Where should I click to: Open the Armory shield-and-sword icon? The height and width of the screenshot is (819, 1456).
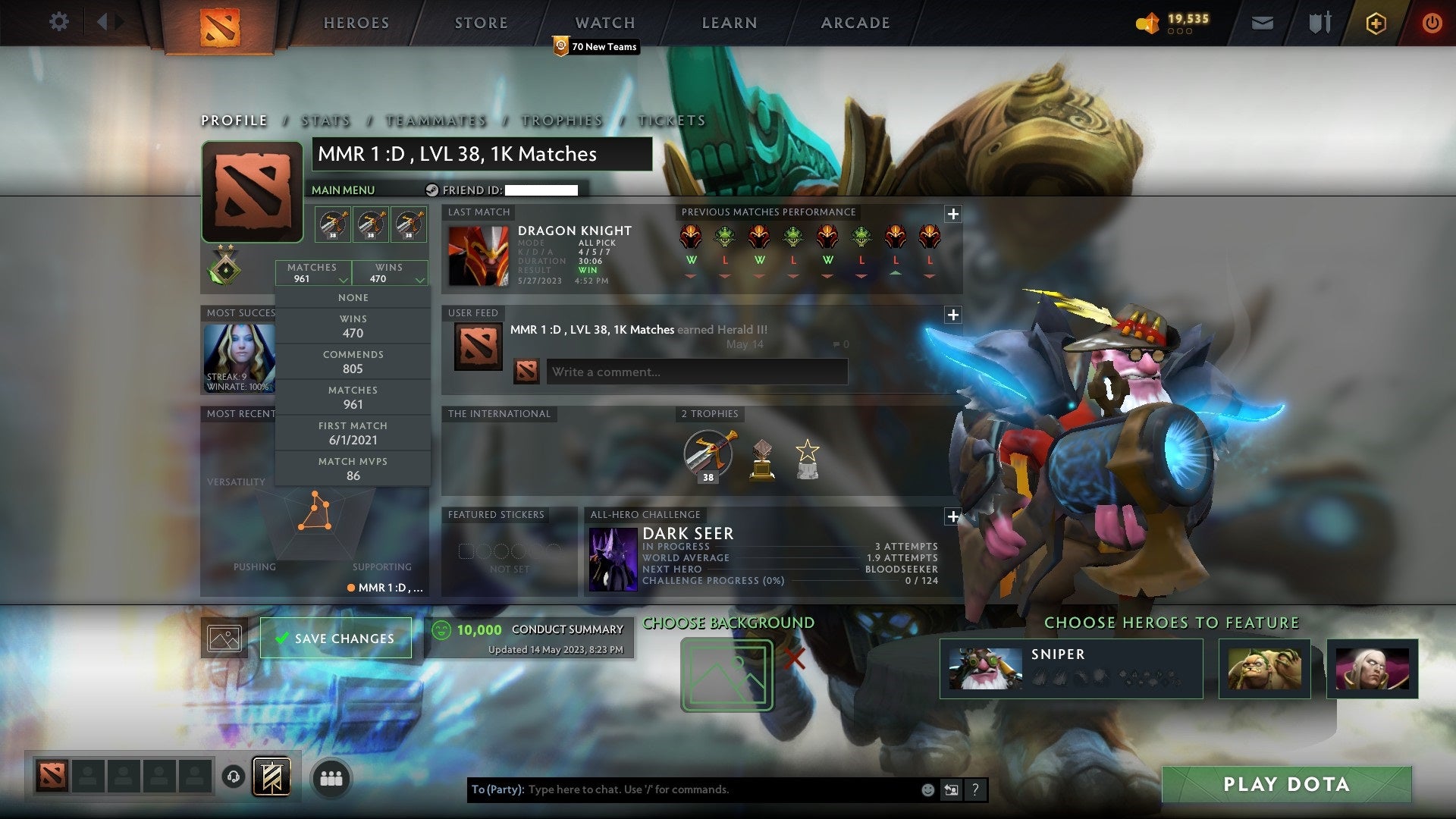(x=1319, y=23)
